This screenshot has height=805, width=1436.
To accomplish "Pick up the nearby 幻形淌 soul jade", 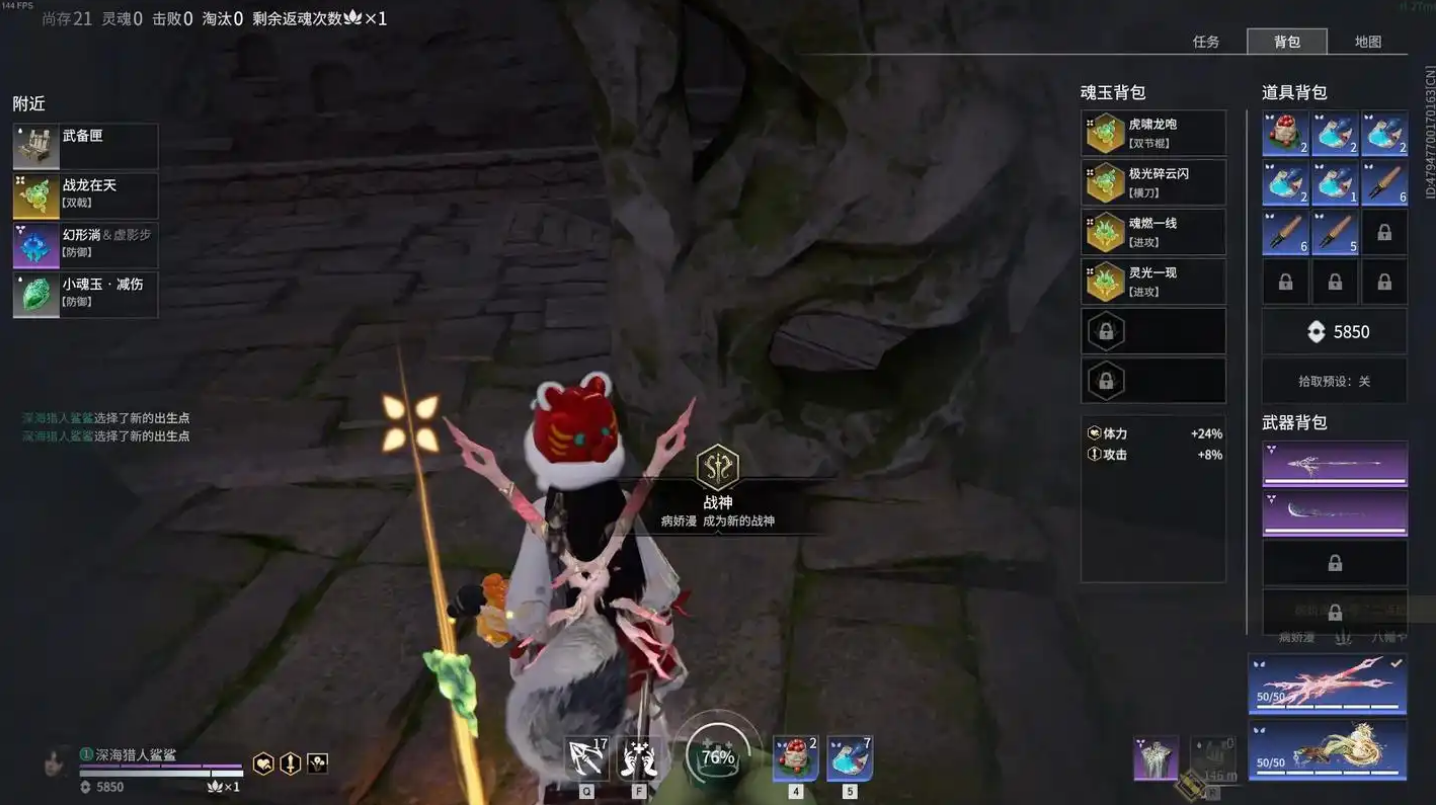I will 85,245.
